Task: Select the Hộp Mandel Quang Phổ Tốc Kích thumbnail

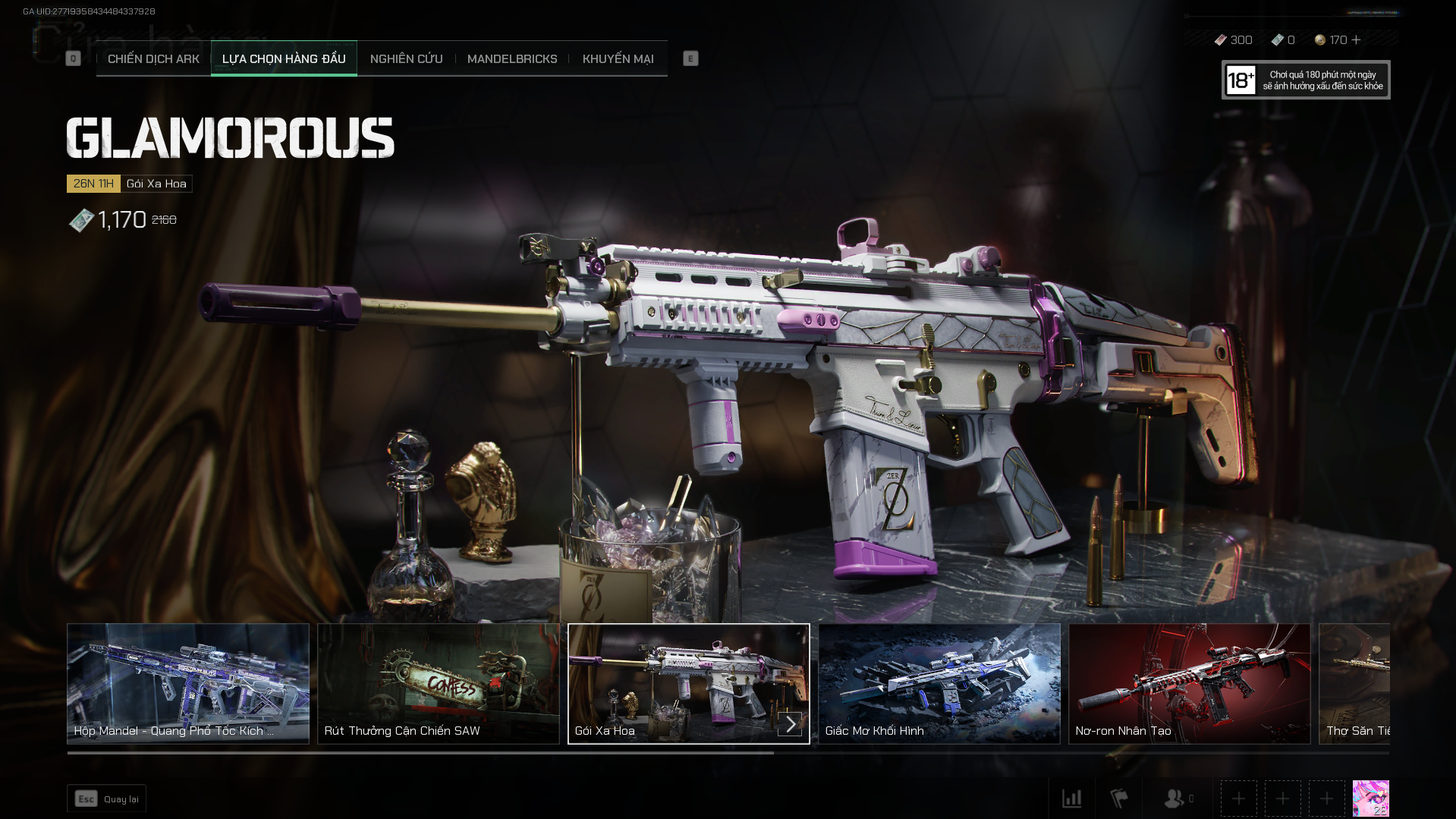Action: (x=188, y=683)
